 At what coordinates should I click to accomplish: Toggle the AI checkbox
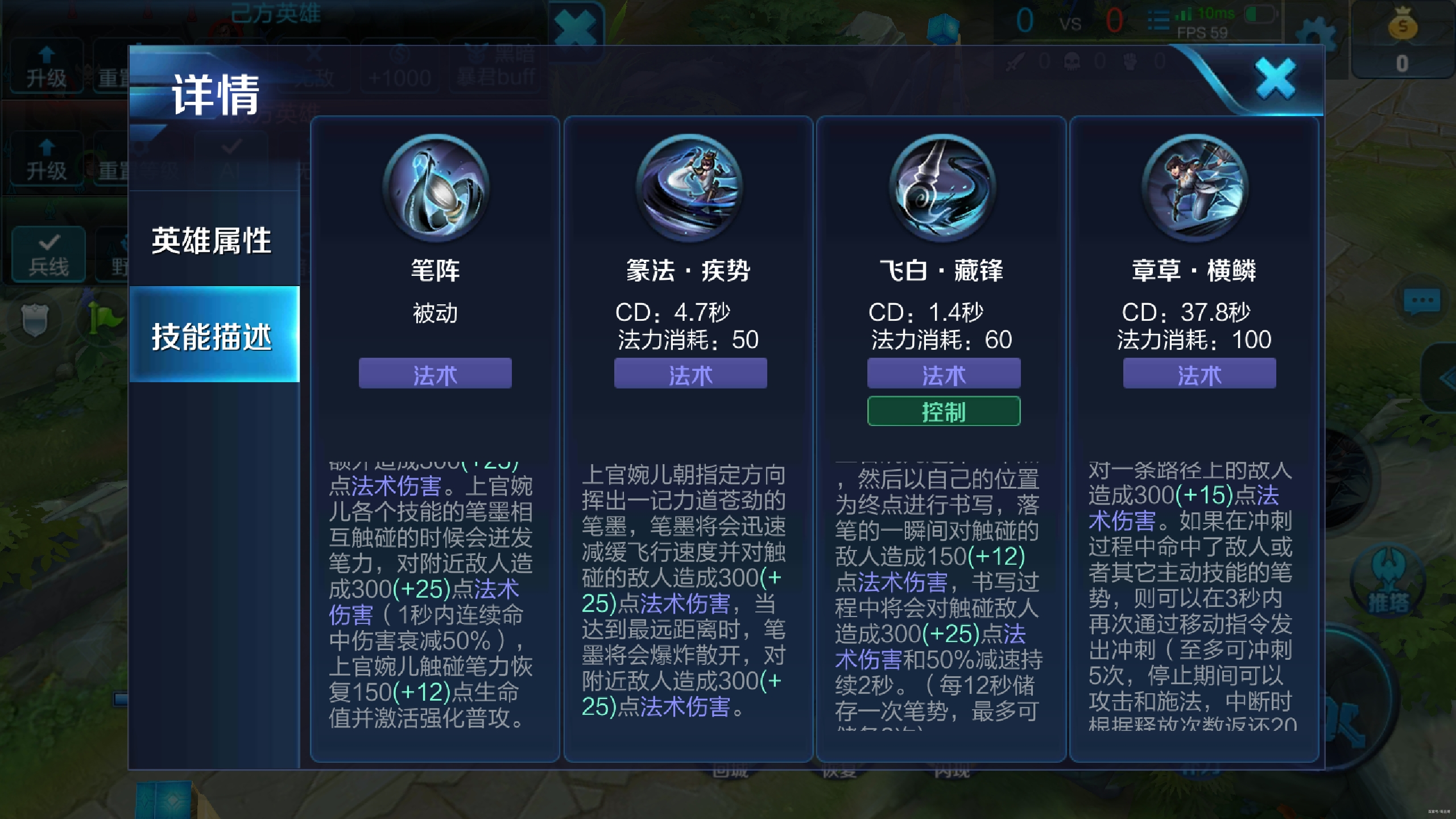pos(230,154)
